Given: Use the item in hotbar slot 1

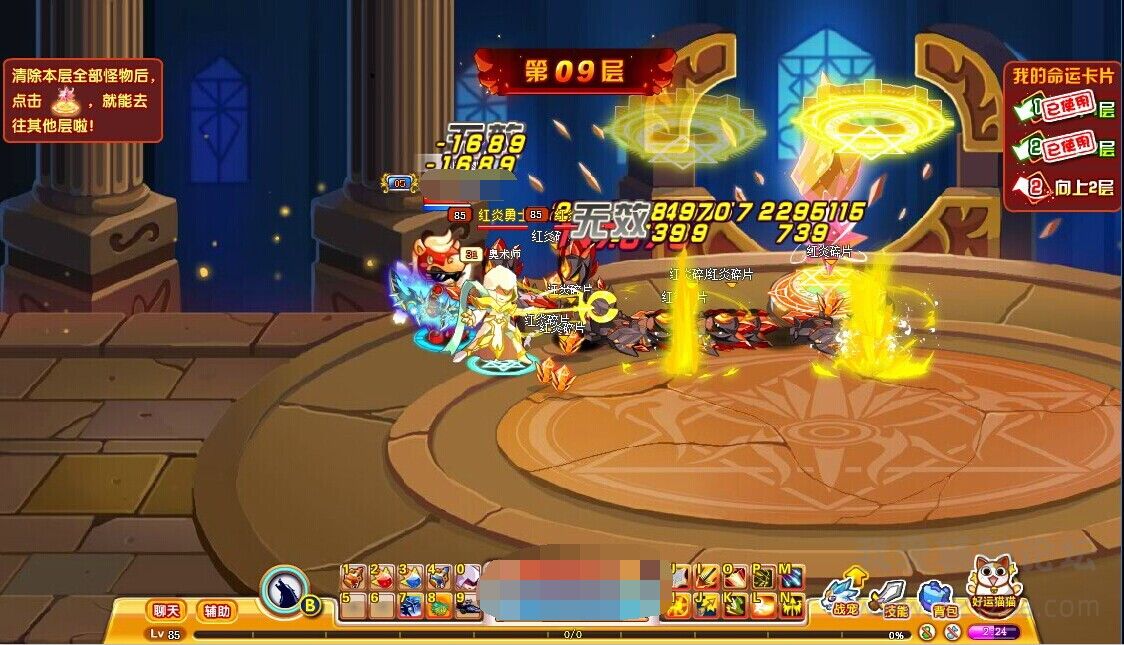Looking at the screenshot, I should pyautogui.click(x=352, y=577).
